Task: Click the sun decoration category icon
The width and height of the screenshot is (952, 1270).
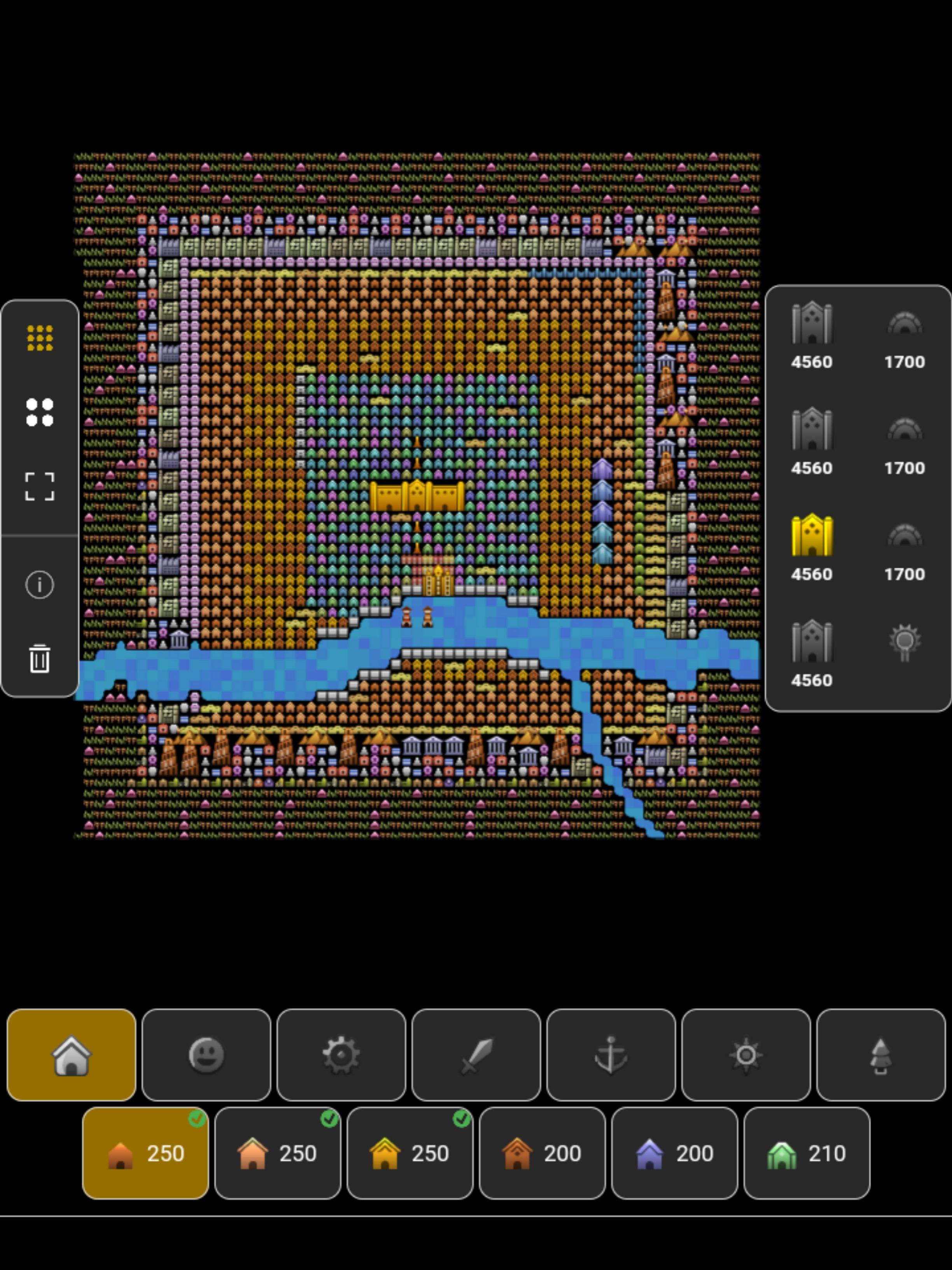Action: point(746,1055)
